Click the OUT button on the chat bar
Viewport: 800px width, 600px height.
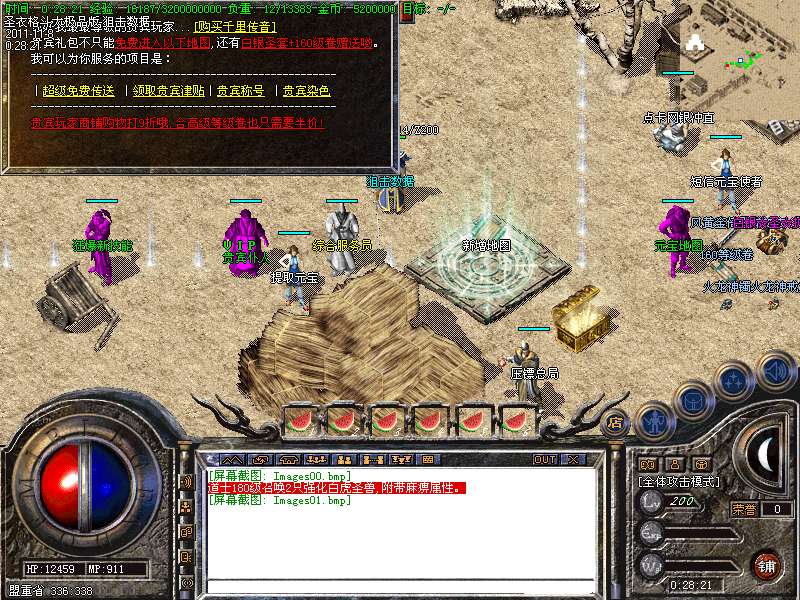545,460
